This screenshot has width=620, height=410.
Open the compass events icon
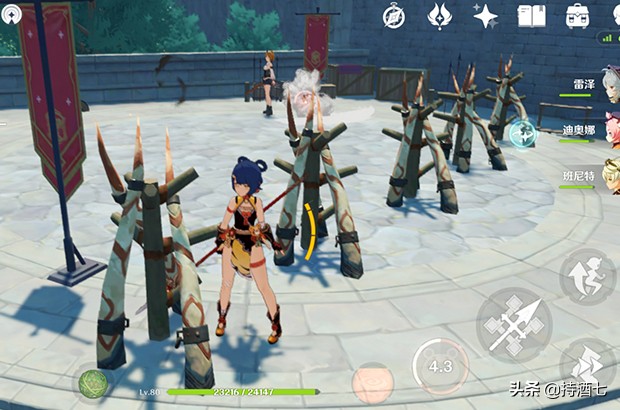(x=394, y=15)
